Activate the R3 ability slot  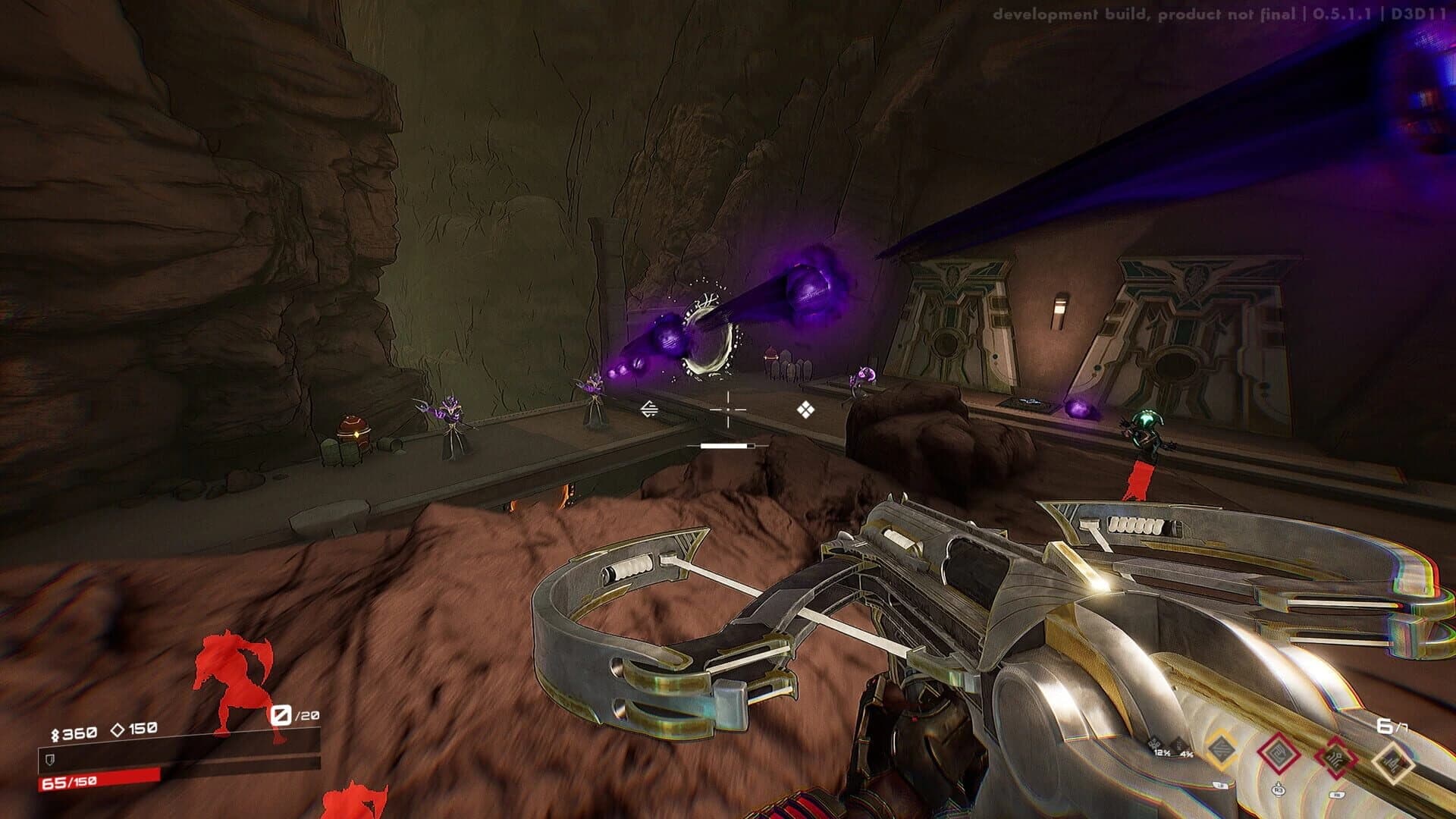pyautogui.click(x=1278, y=790)
